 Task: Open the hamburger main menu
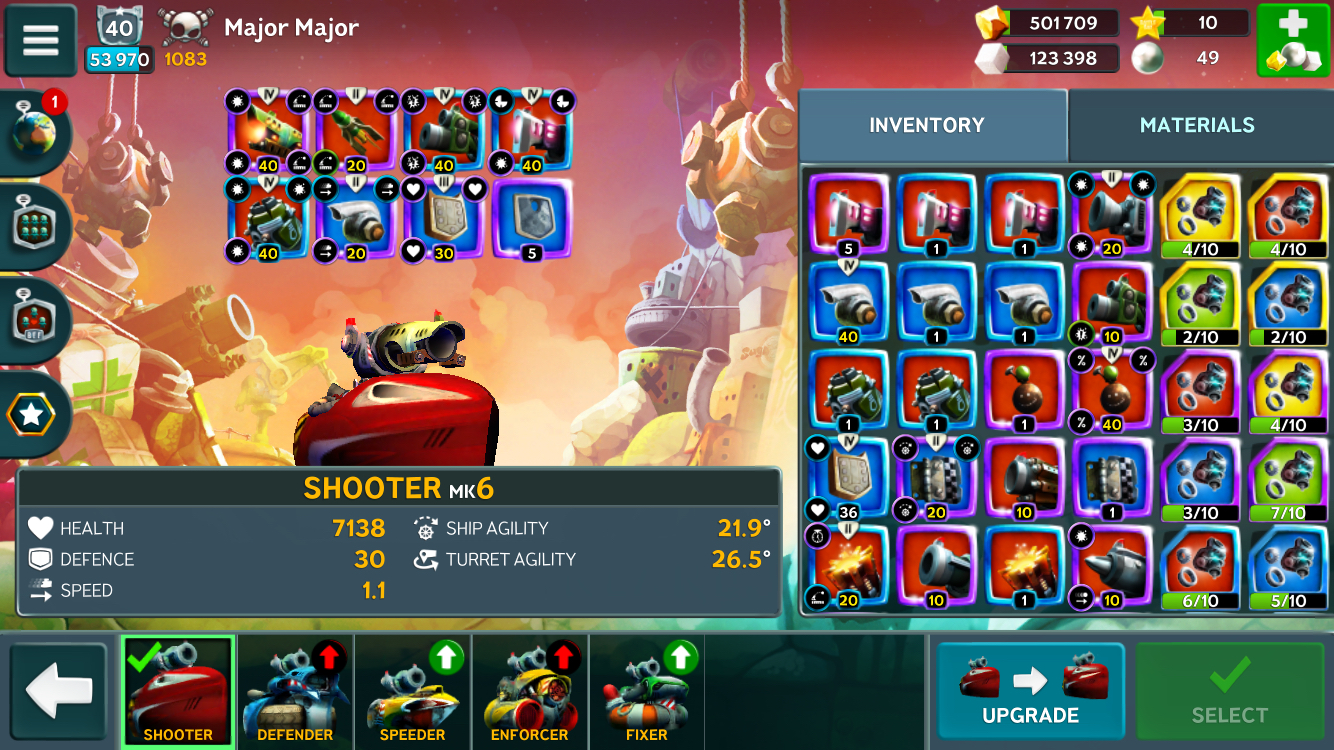[x=41, y=41]
